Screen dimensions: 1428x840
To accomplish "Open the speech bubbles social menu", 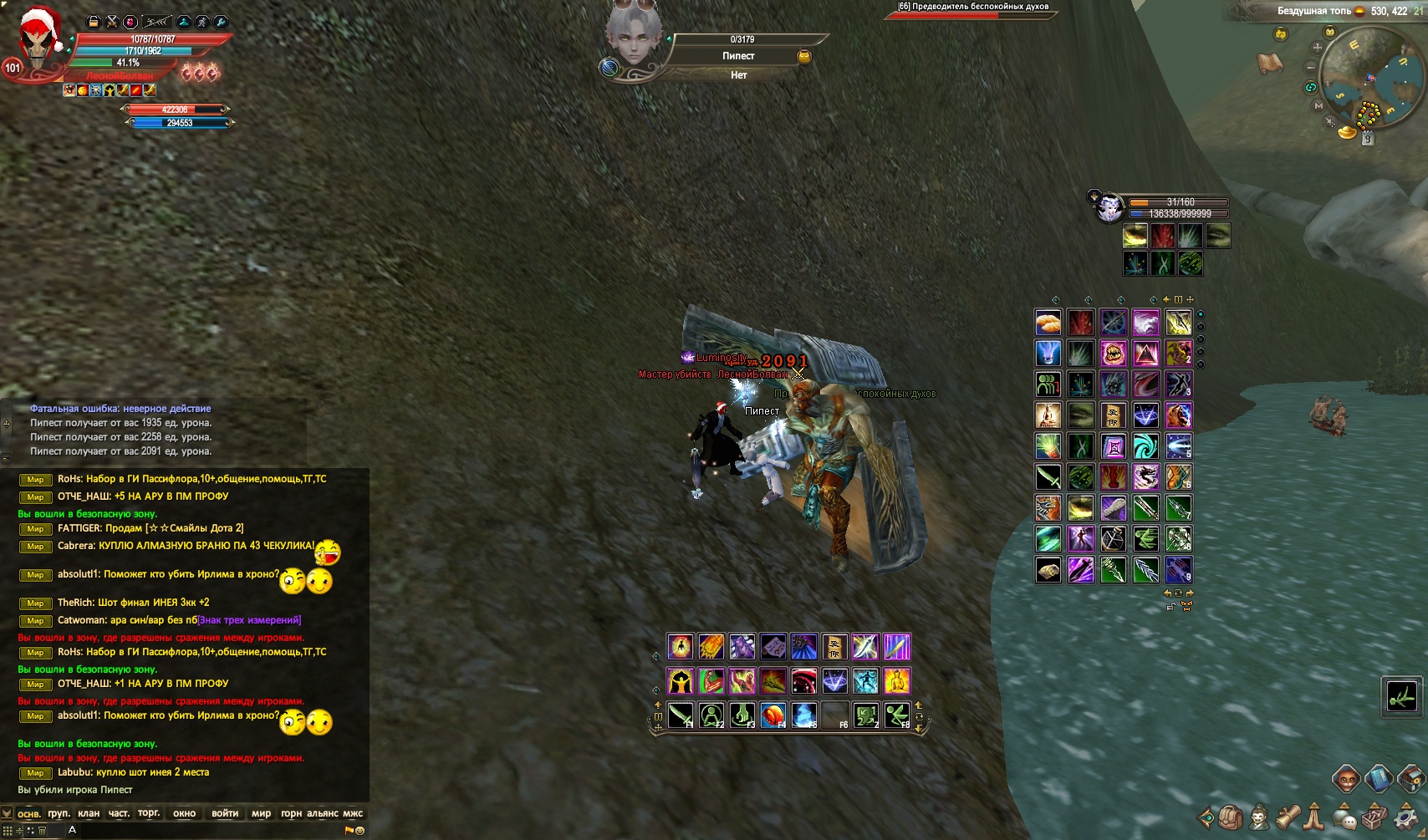I will click(1345, 818).
